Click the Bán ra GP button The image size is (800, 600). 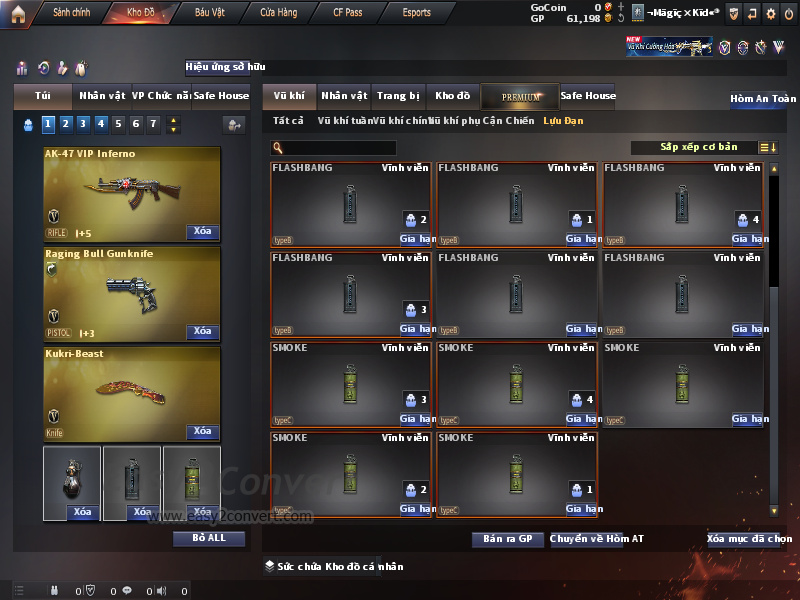pyautogui.click(x=507, y=539)
